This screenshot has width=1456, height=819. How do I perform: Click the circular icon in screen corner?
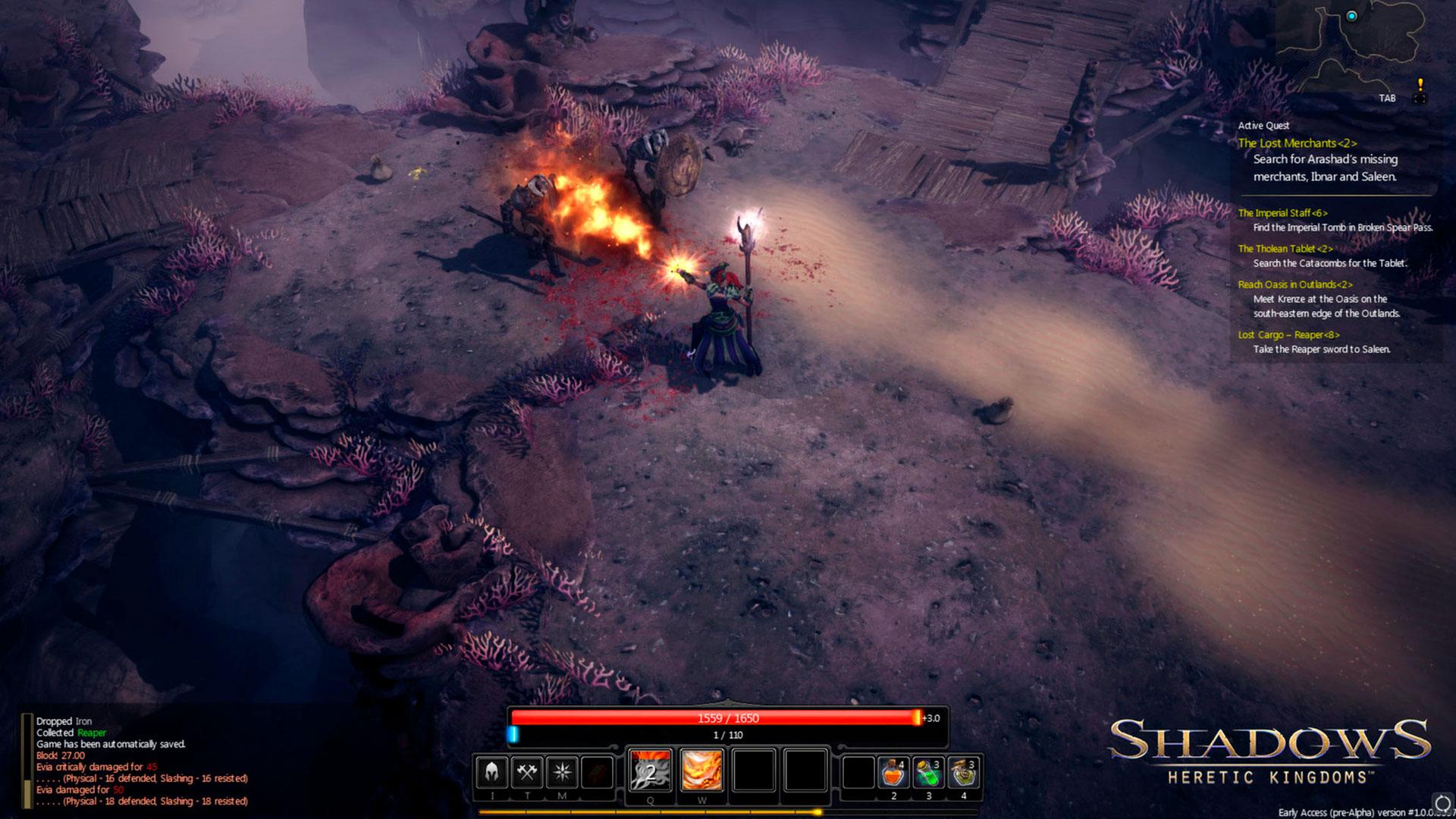pos(1442,803)
